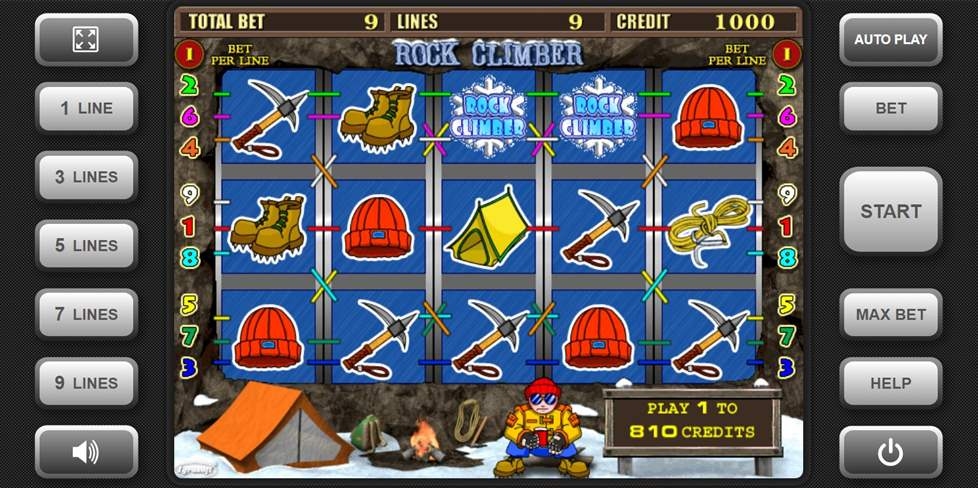Activate 7 Lines
The height and width of the screenshot is (488, 978).
[x=86, y=314]
